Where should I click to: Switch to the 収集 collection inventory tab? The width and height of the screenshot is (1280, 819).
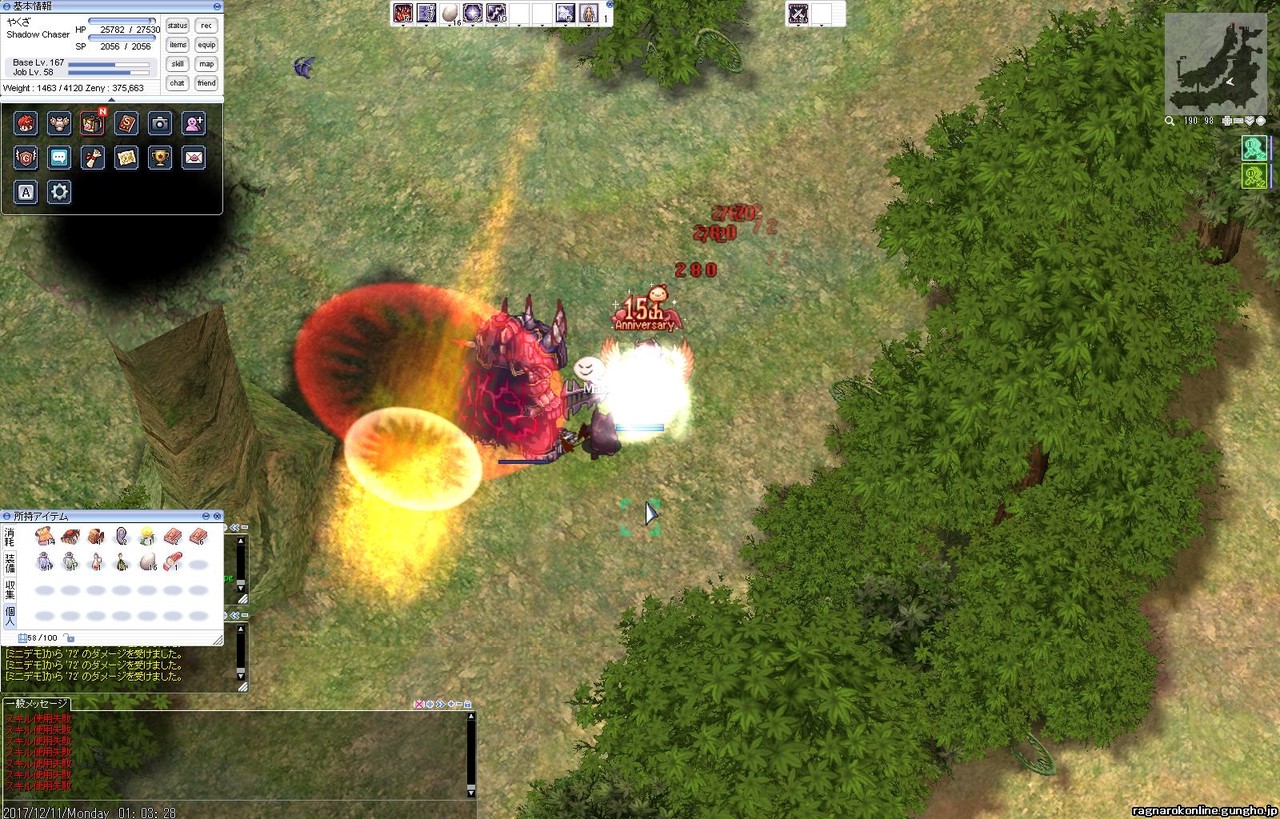coord(9,590)
